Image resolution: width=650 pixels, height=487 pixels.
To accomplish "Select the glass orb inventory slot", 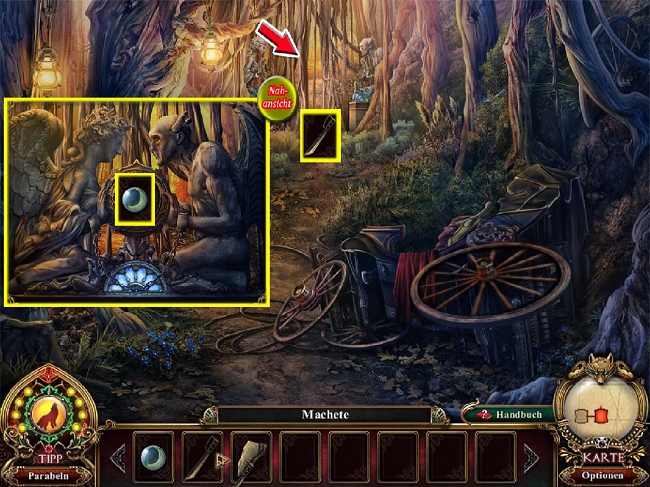I will pyautogui.click(x=154, y=456).
